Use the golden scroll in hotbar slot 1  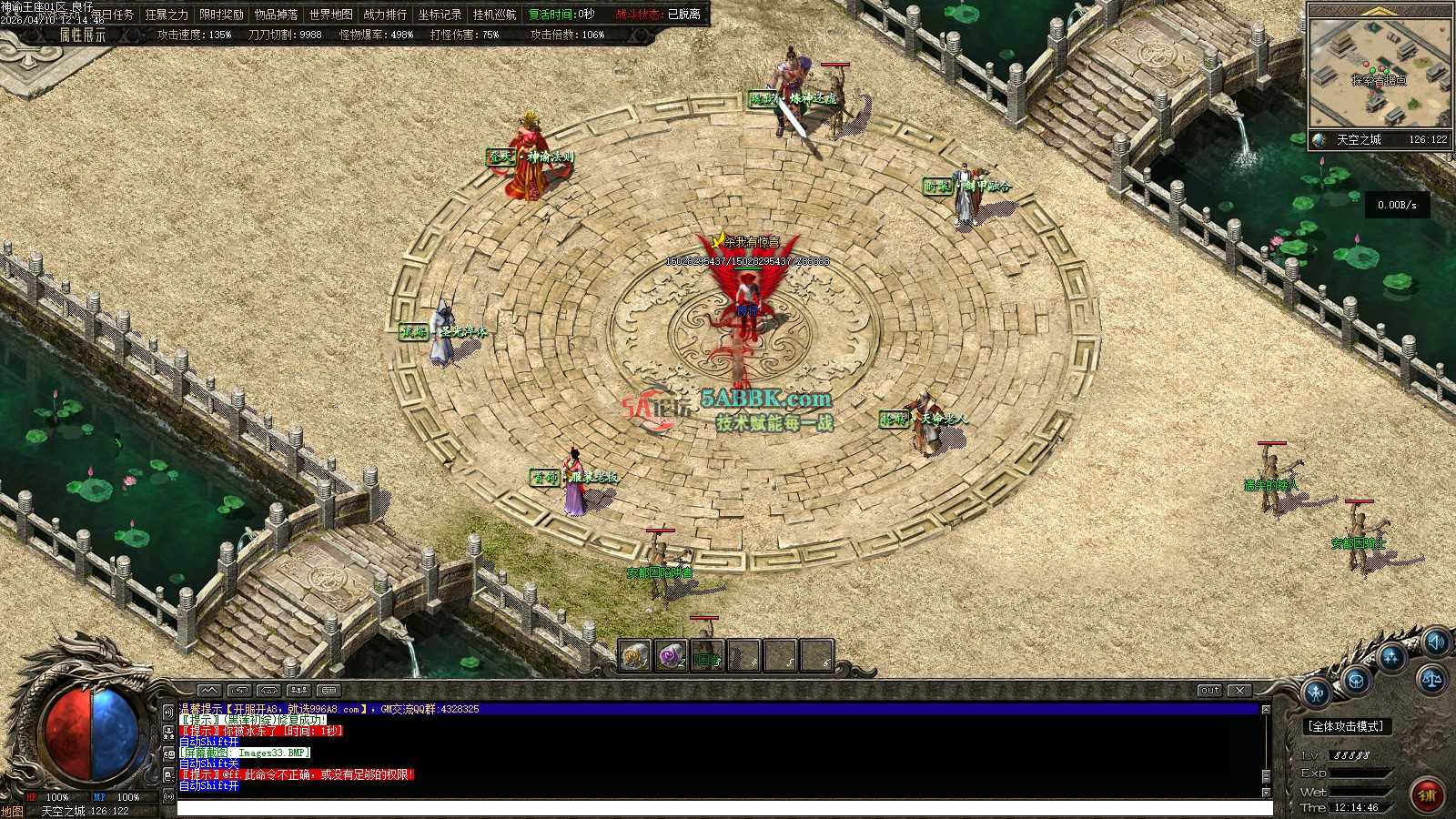634,655
